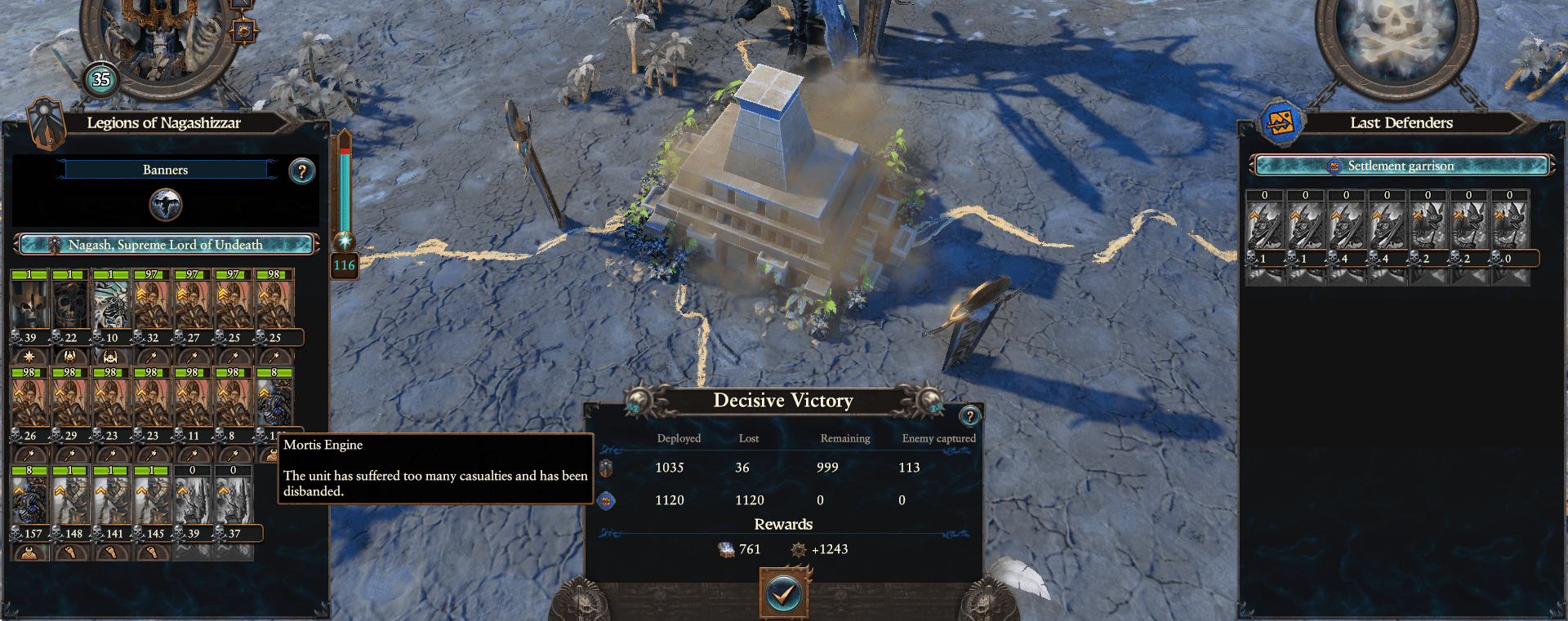Image resolution: width=1568 pixels, height=621 pixels.
Task: Open the Decisive Victory help question mark
Action: (969, 417)
